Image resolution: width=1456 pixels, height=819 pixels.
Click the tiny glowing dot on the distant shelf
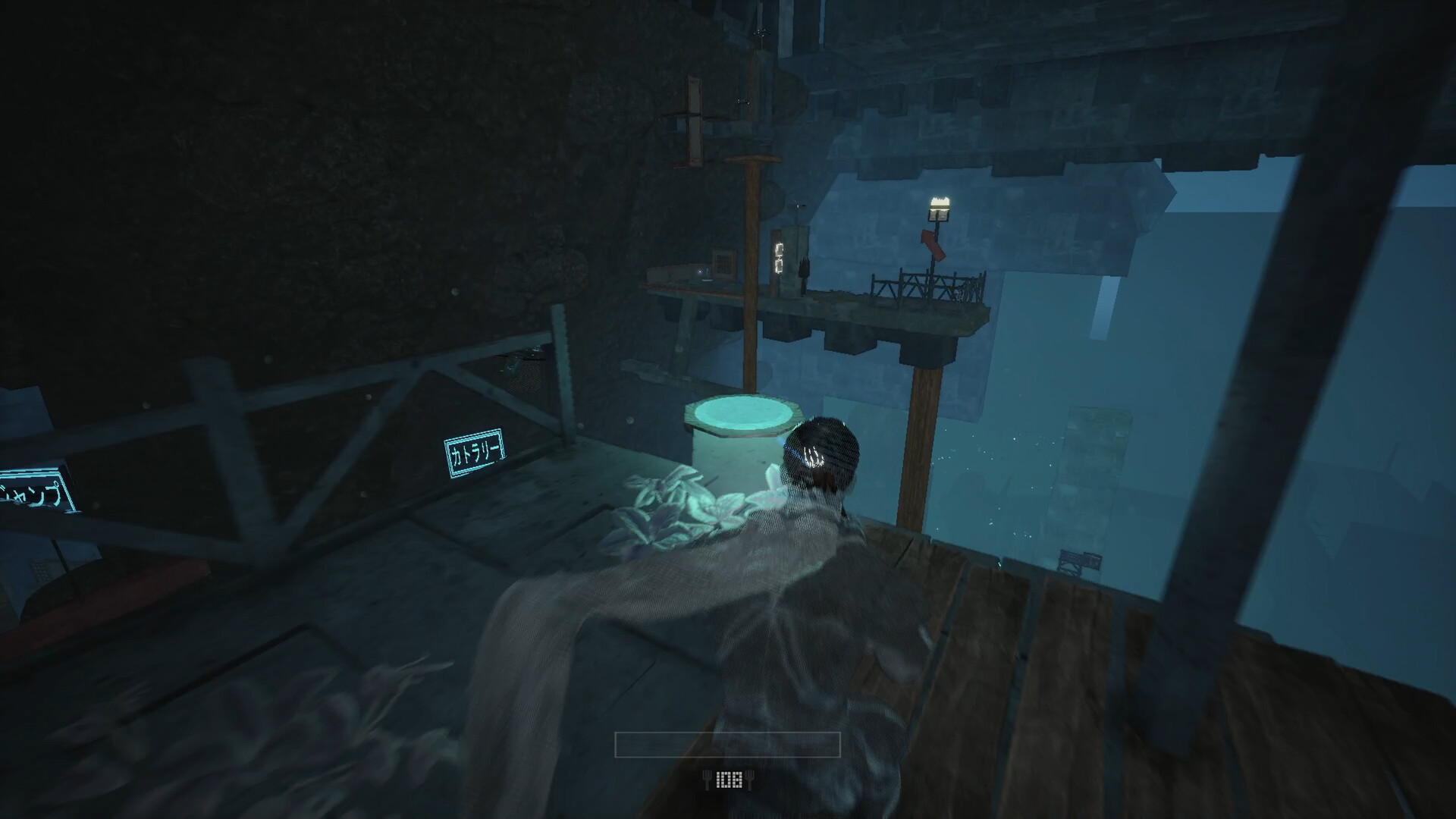click(699, 271)
